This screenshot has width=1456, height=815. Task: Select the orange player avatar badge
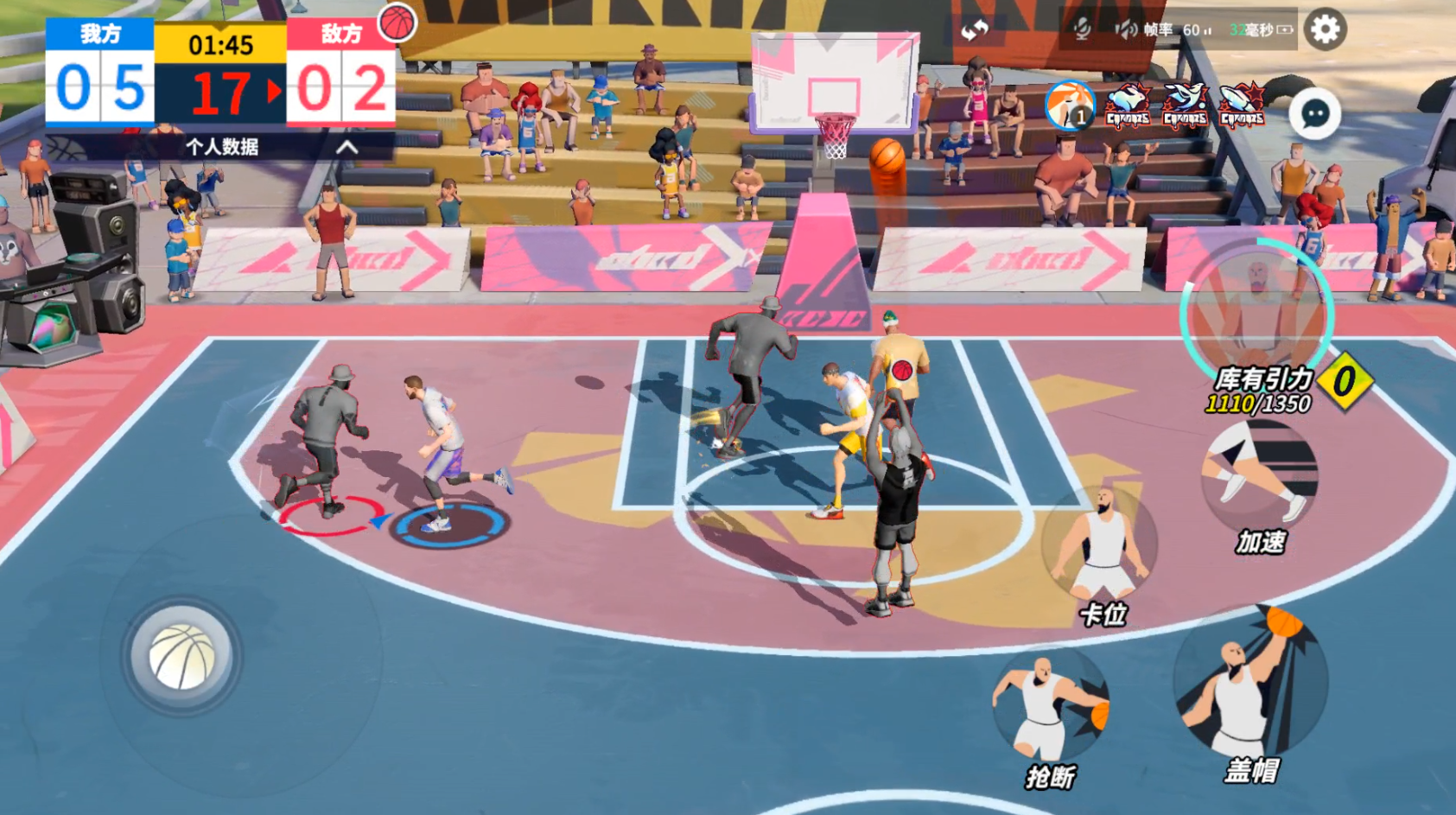[1069, 105]
